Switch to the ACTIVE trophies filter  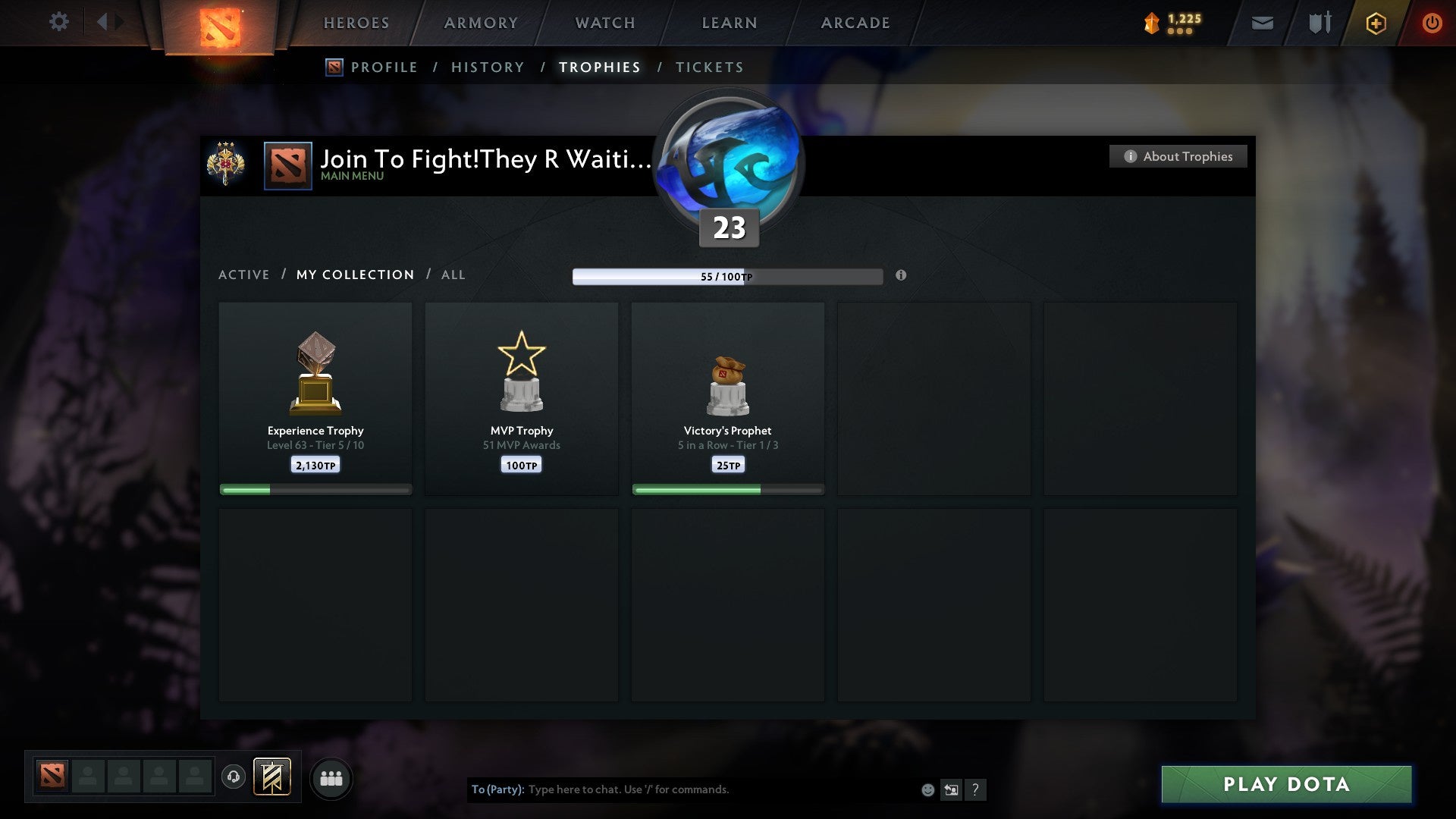click(x=244, y=275)
